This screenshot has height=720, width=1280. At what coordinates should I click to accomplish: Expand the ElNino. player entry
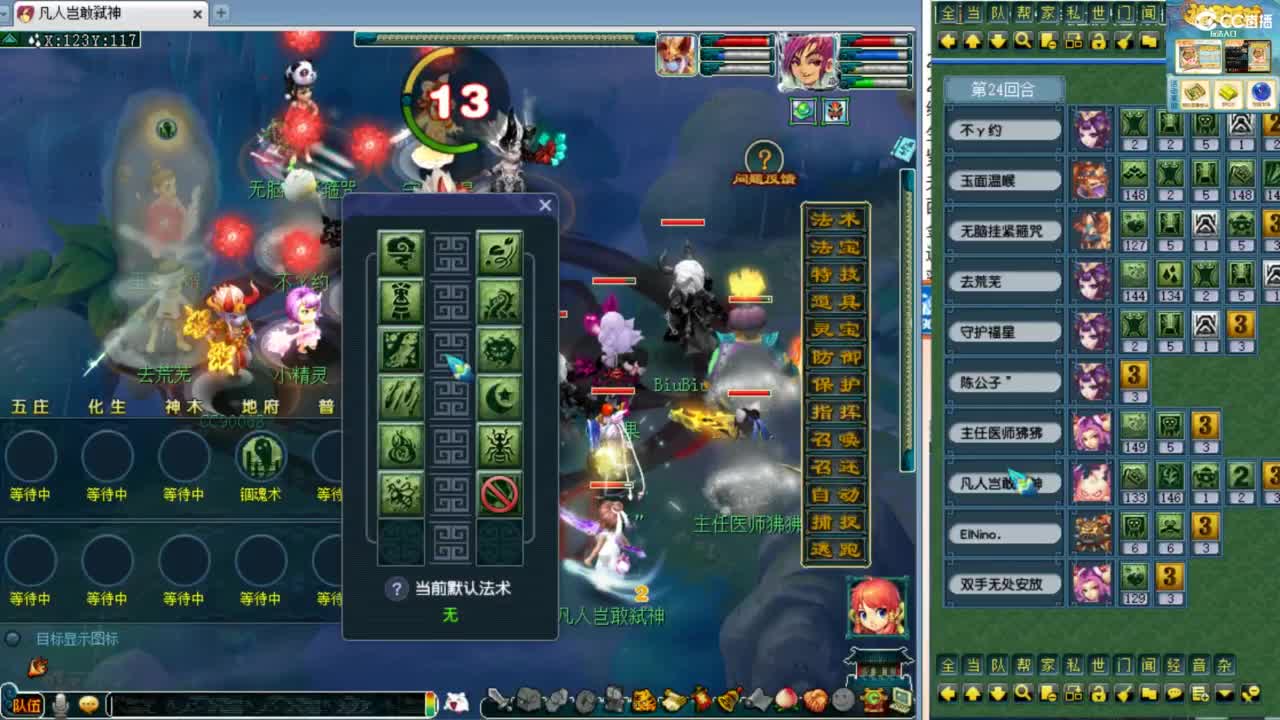pos(1003,534)
